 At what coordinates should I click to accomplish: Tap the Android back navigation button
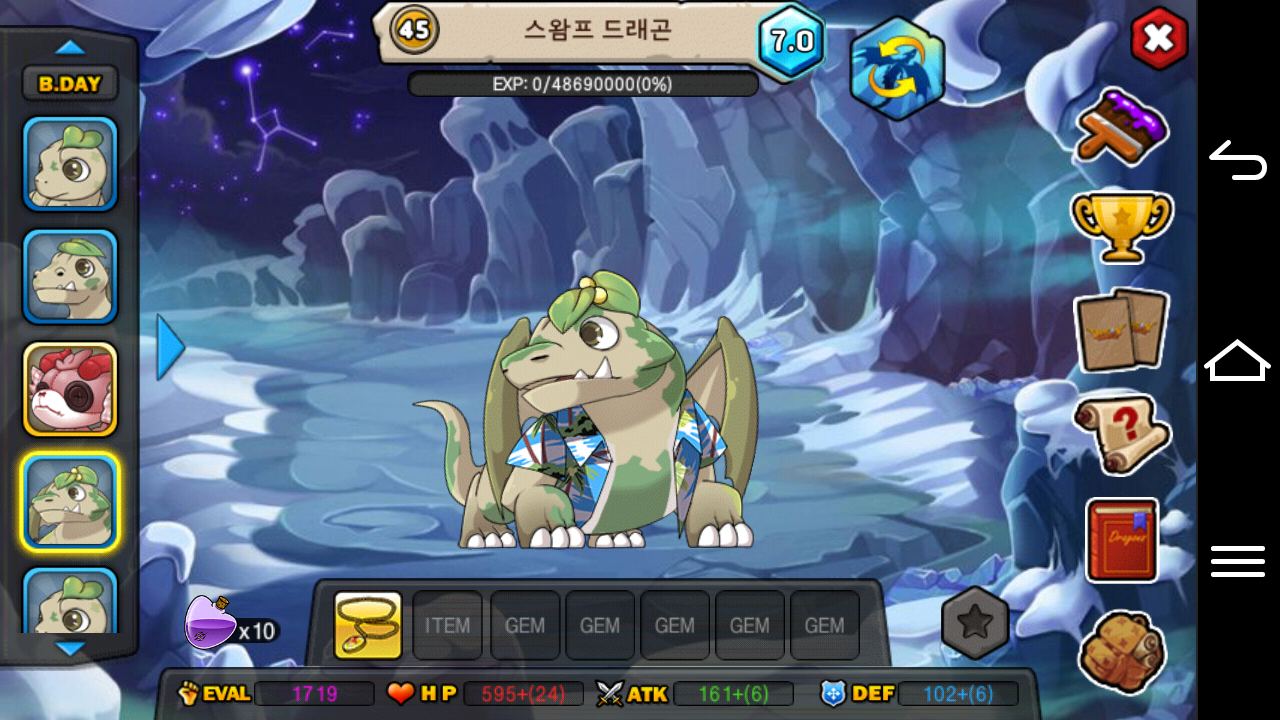click(x=1238, y=160)
